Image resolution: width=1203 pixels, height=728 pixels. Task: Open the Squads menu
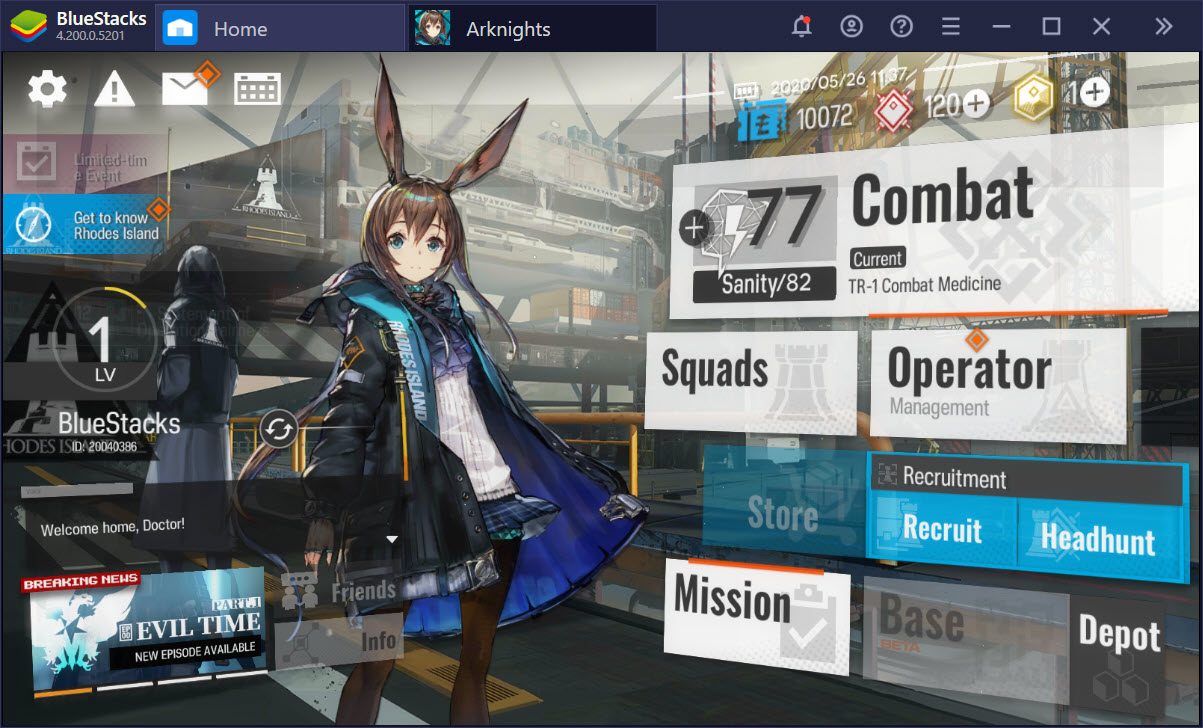click(x=750, y=372)
